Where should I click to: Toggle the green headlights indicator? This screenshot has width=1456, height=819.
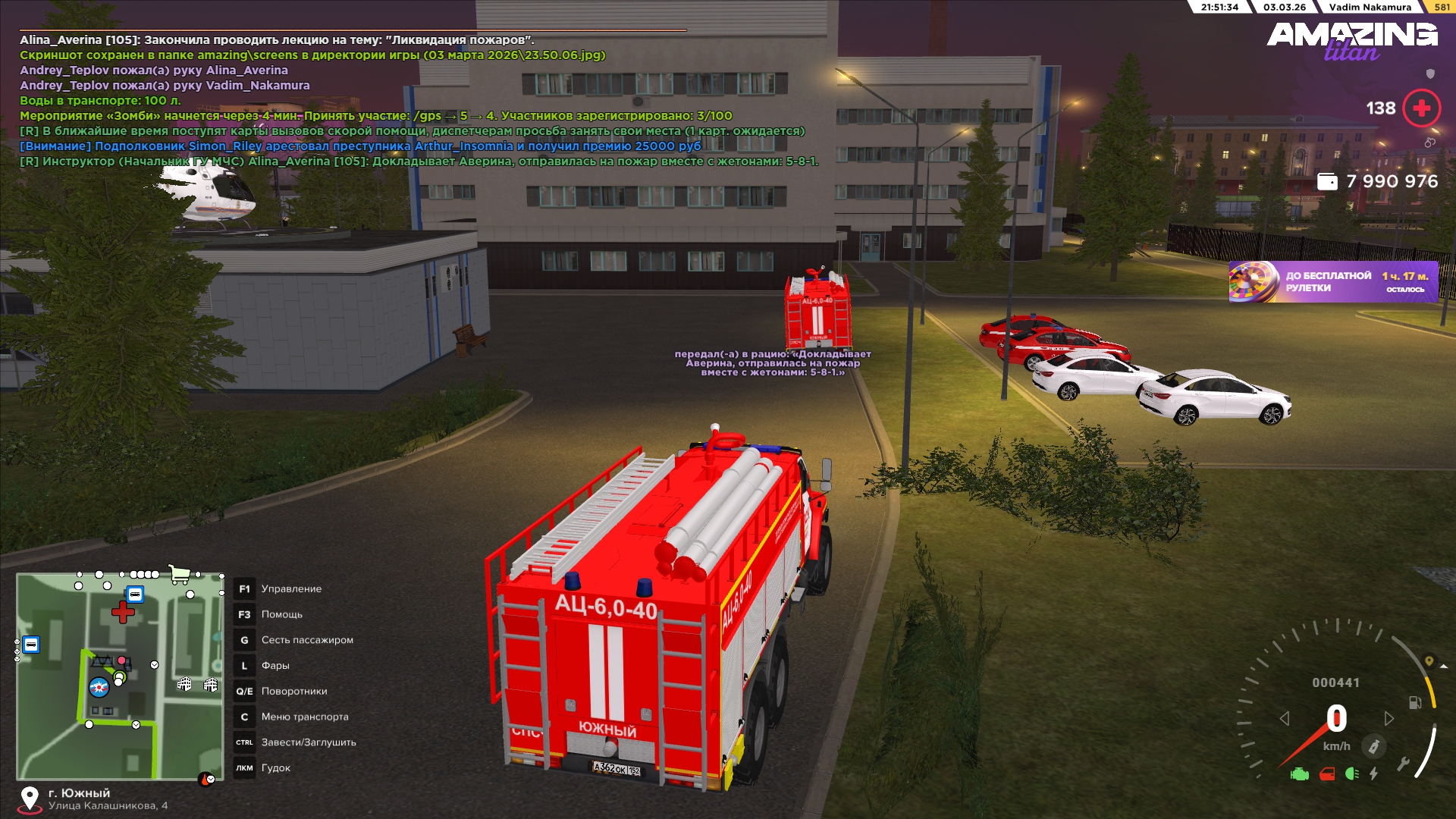click(x=1351, y=774)
